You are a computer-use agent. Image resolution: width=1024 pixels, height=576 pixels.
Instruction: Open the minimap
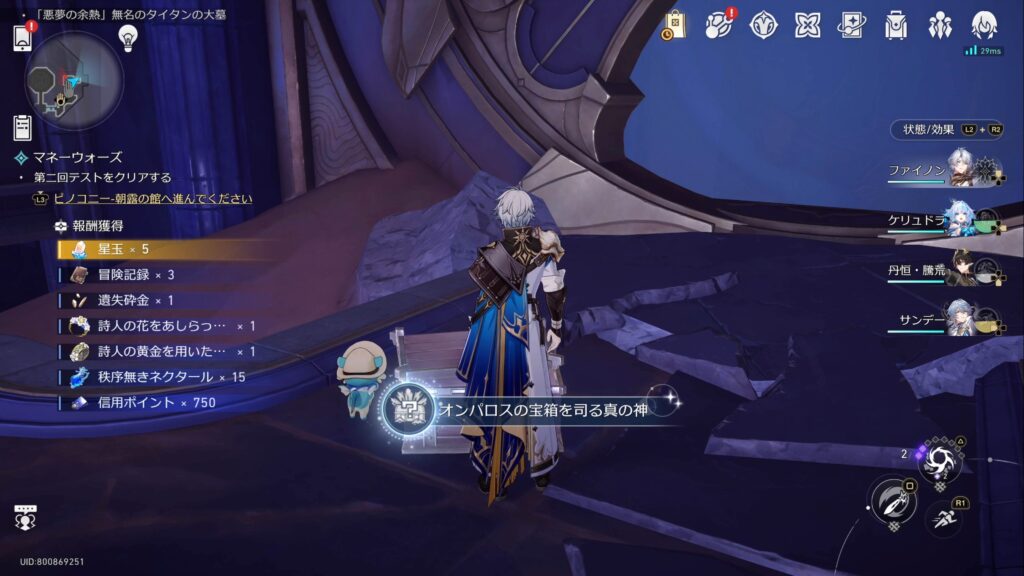(x=73, y=81)
